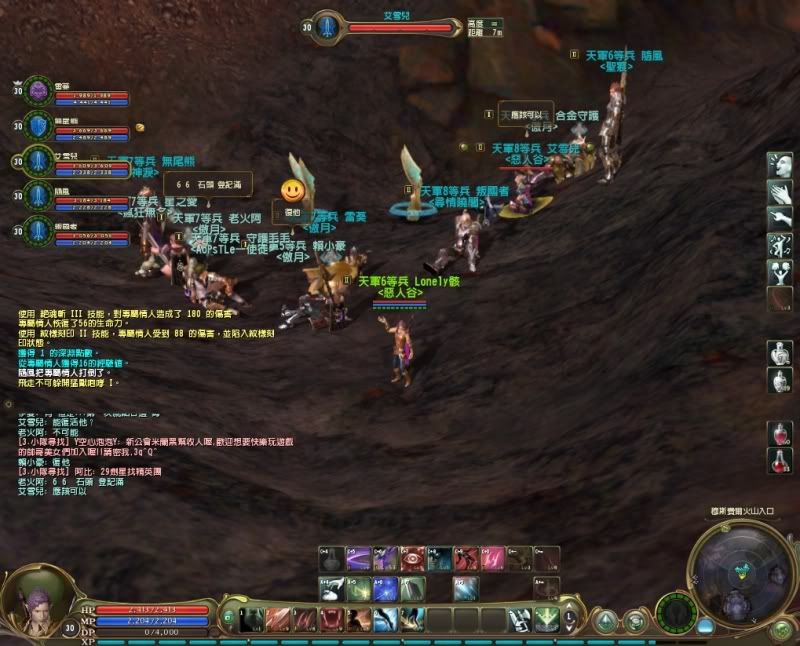Viewport: 800px width, 646px height.
Task: Use the cheering pom-pom emote
Action: pos(780,271)
